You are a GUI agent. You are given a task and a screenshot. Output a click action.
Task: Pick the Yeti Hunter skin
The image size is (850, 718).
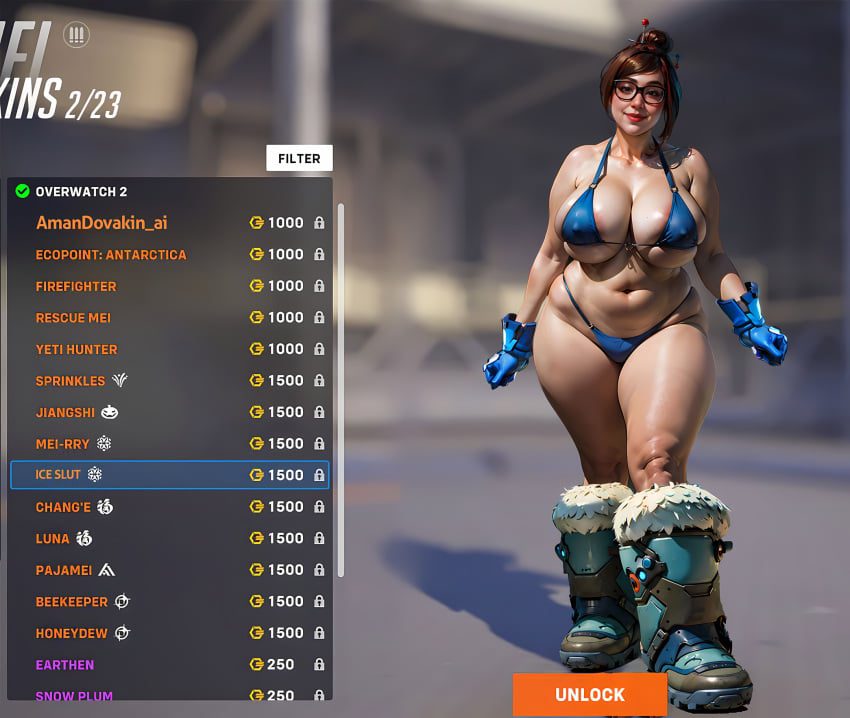76,349
